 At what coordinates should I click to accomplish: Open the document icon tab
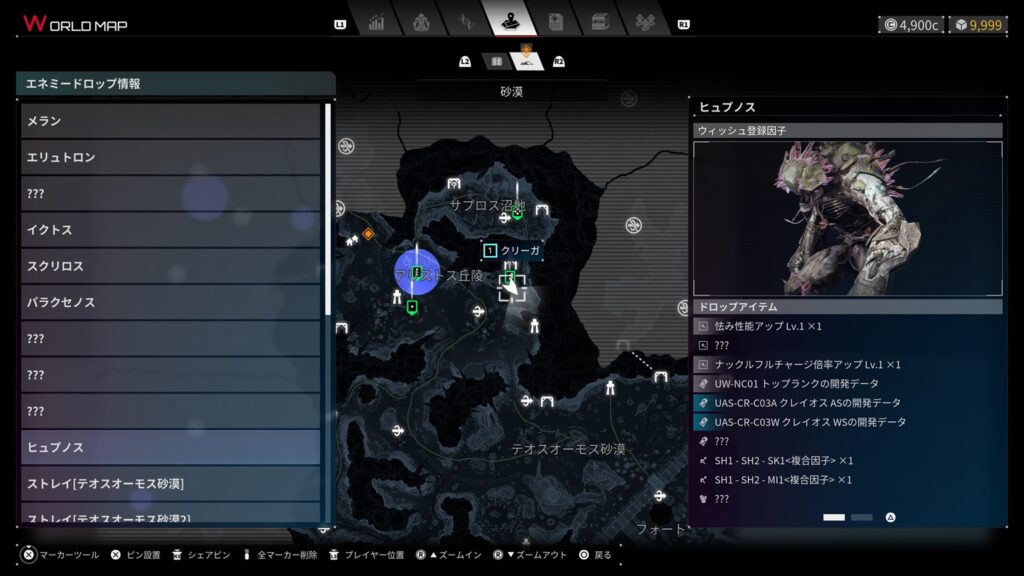point(556,21)
